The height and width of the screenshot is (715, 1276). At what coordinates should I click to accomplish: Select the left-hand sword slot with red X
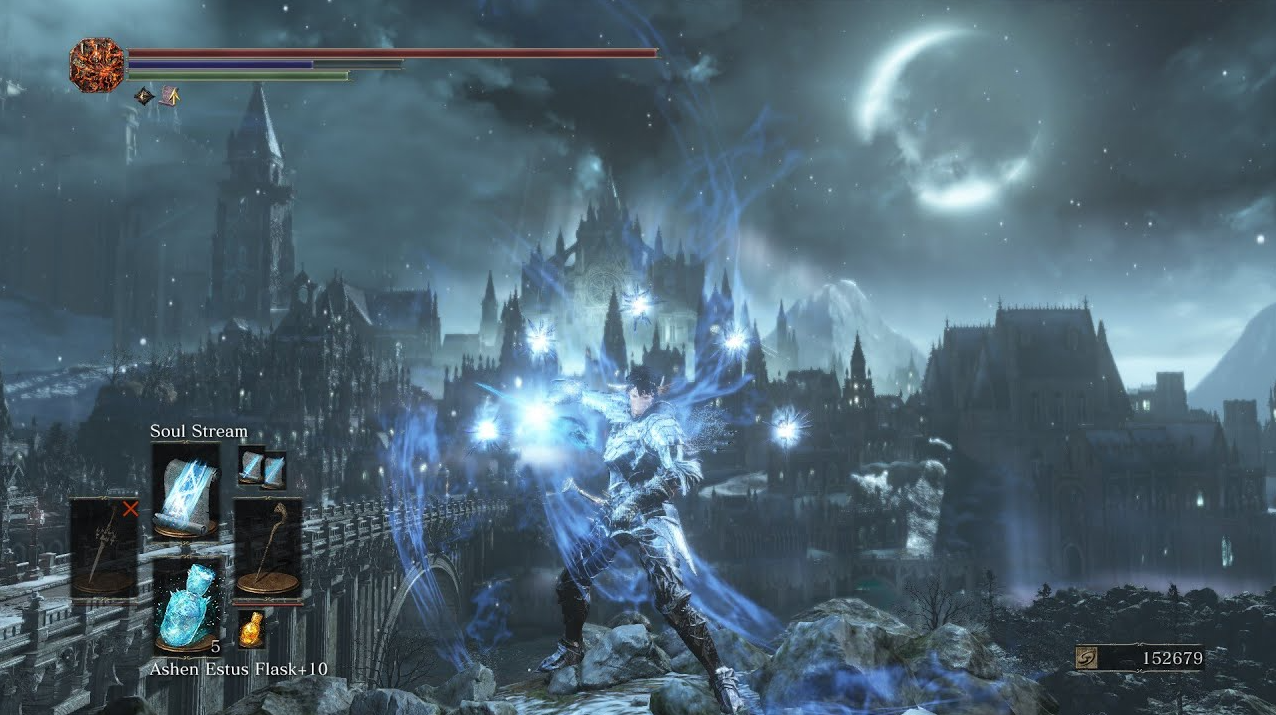point(104,547)
